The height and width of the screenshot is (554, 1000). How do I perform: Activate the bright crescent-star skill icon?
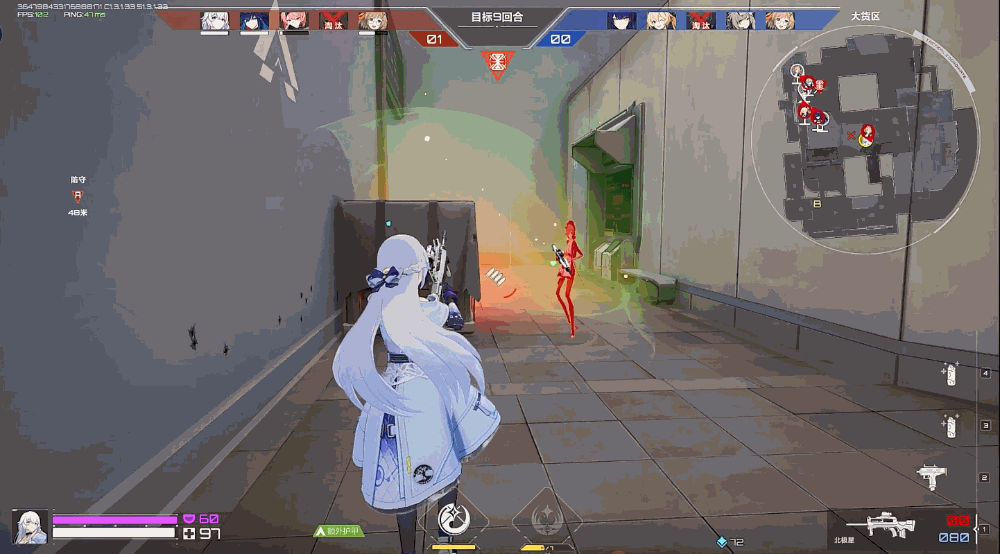pos(454,518)
